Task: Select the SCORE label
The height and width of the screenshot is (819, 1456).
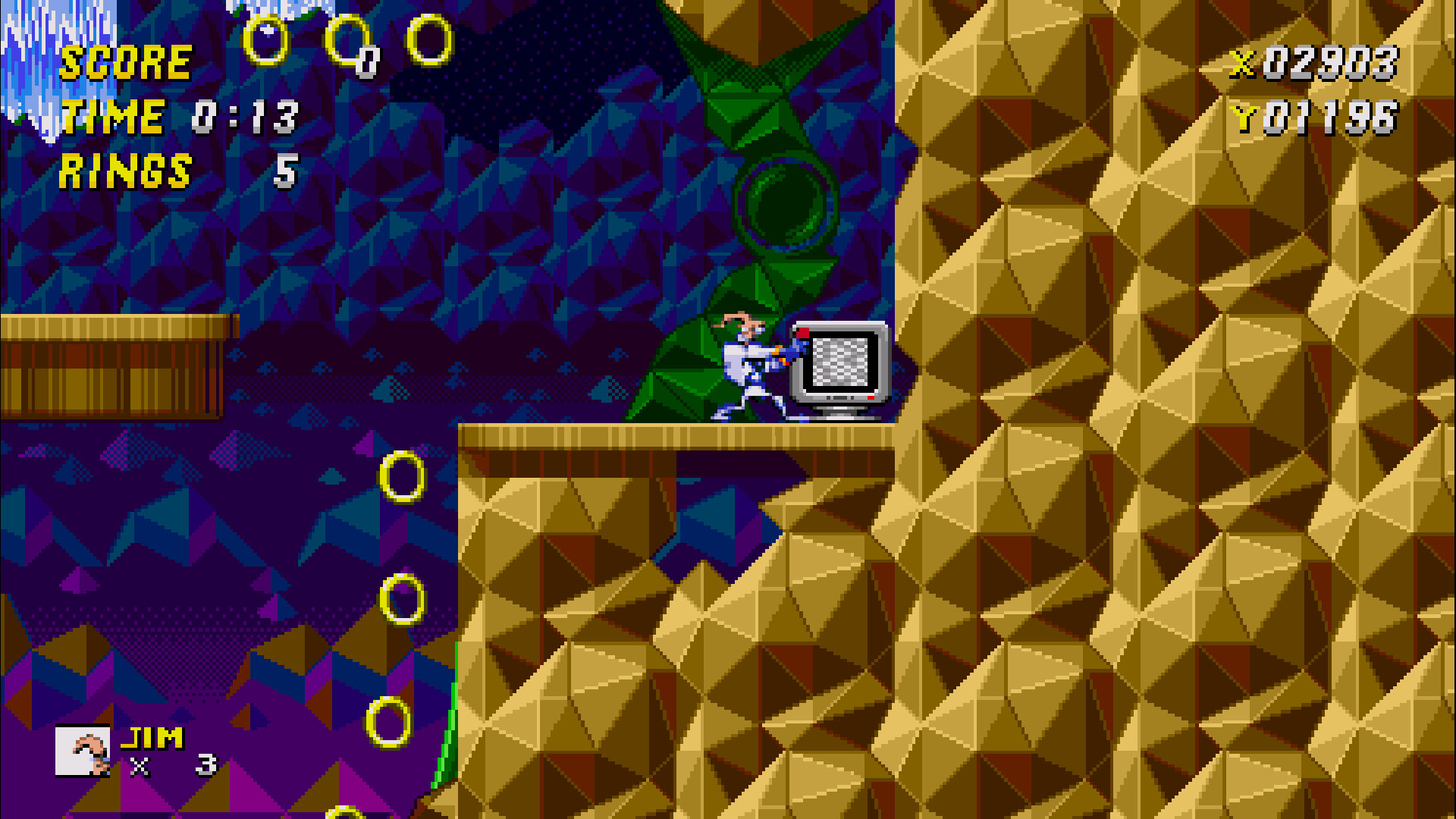Action: (125, 64)
